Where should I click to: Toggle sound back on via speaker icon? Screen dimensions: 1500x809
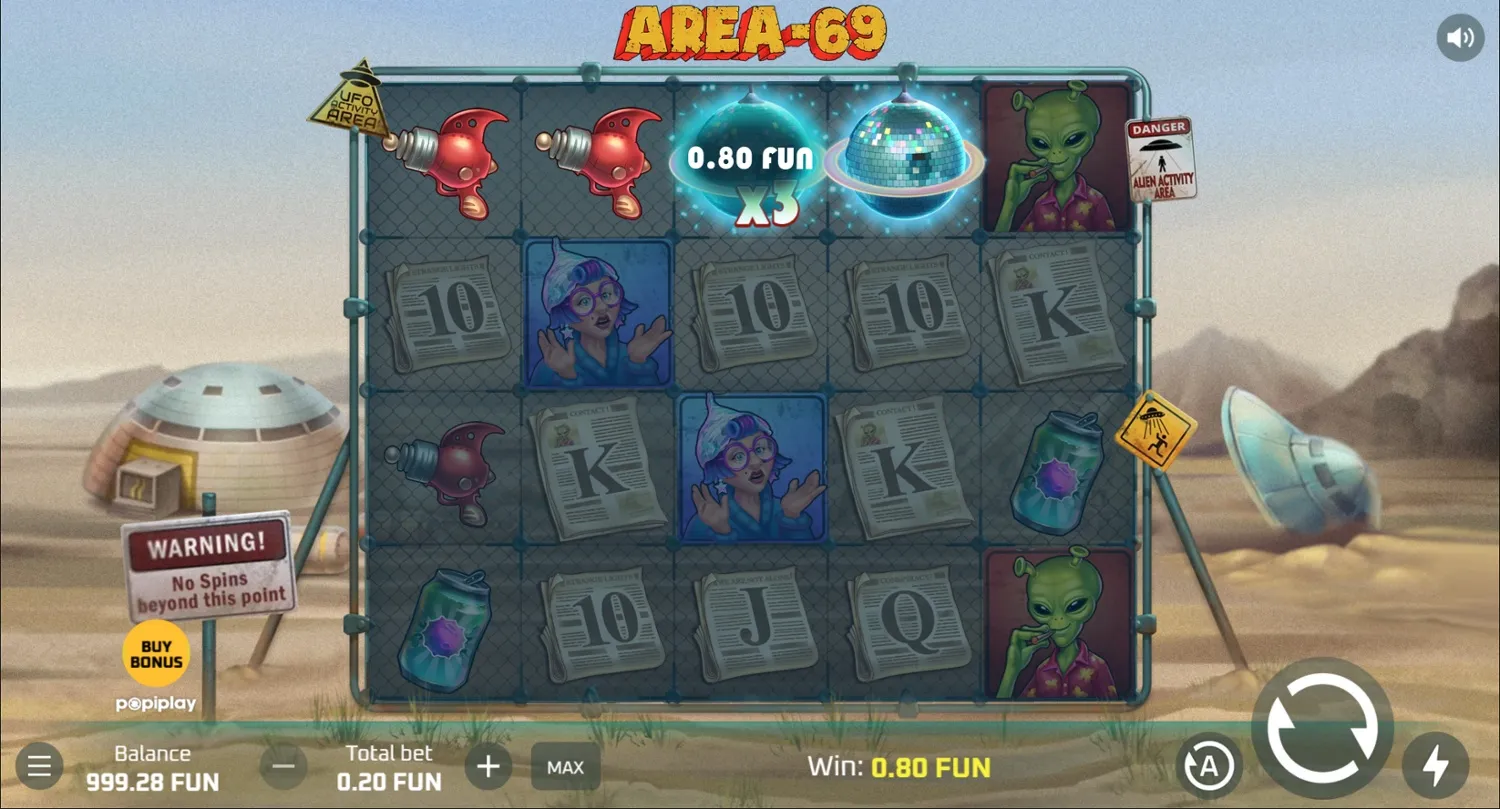[x=1460, y=37]
